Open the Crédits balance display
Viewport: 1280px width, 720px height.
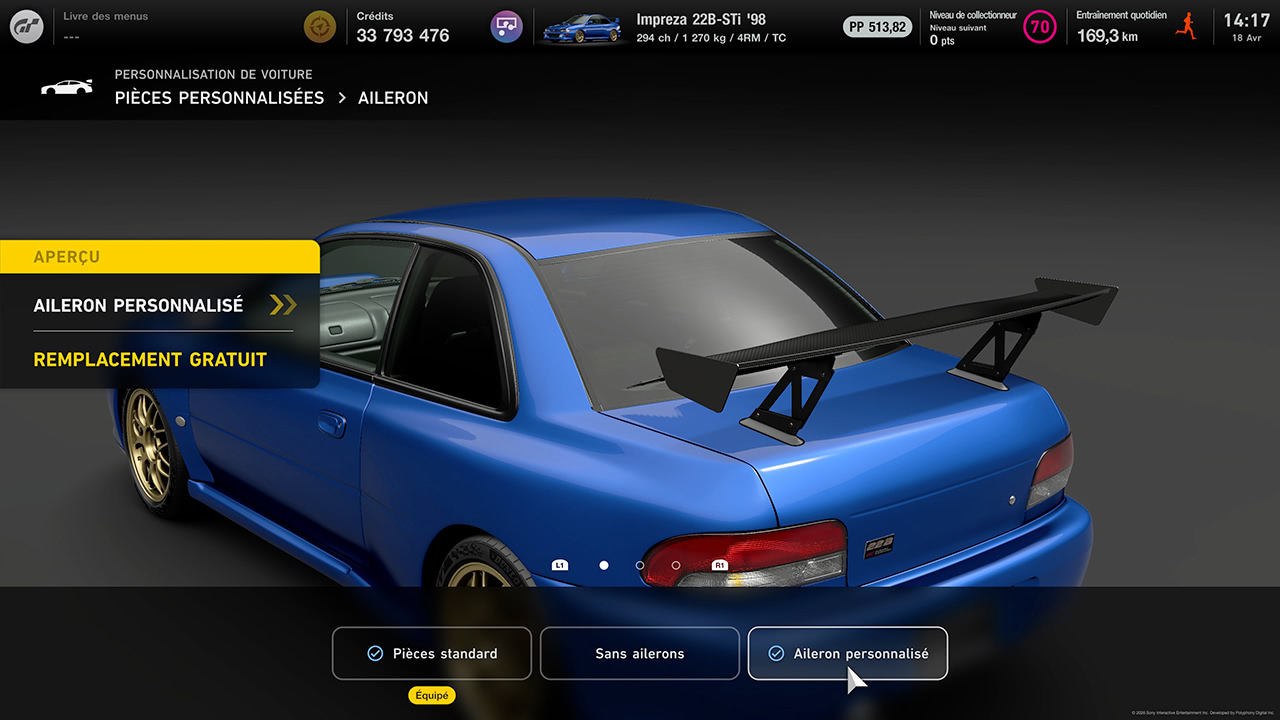[403, 28]
